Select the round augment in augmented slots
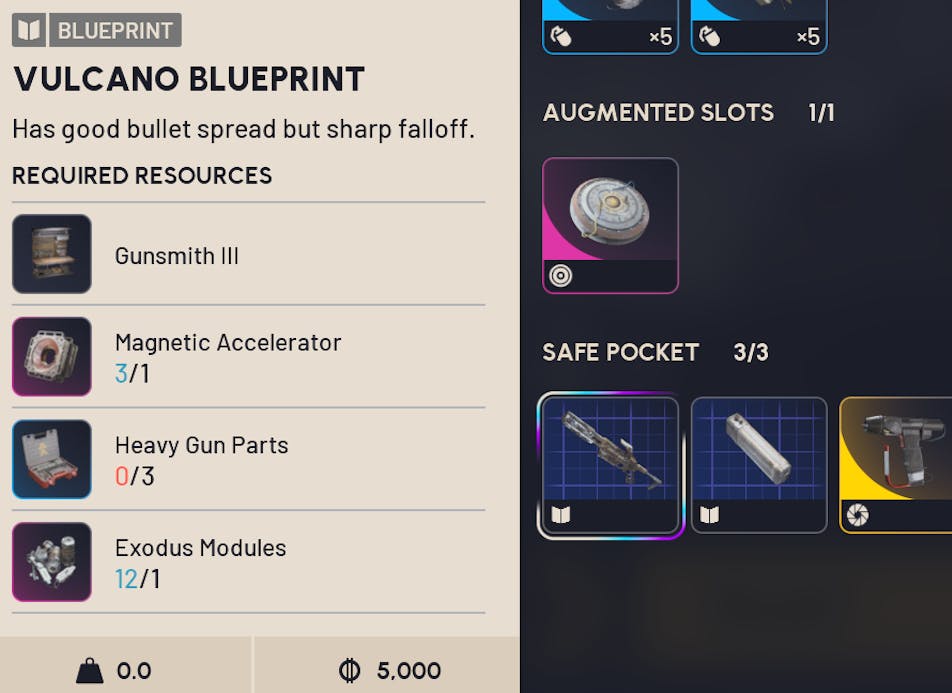Image resolution: width=952 pixels, height=693 pixels. click(x=610, y=225)
